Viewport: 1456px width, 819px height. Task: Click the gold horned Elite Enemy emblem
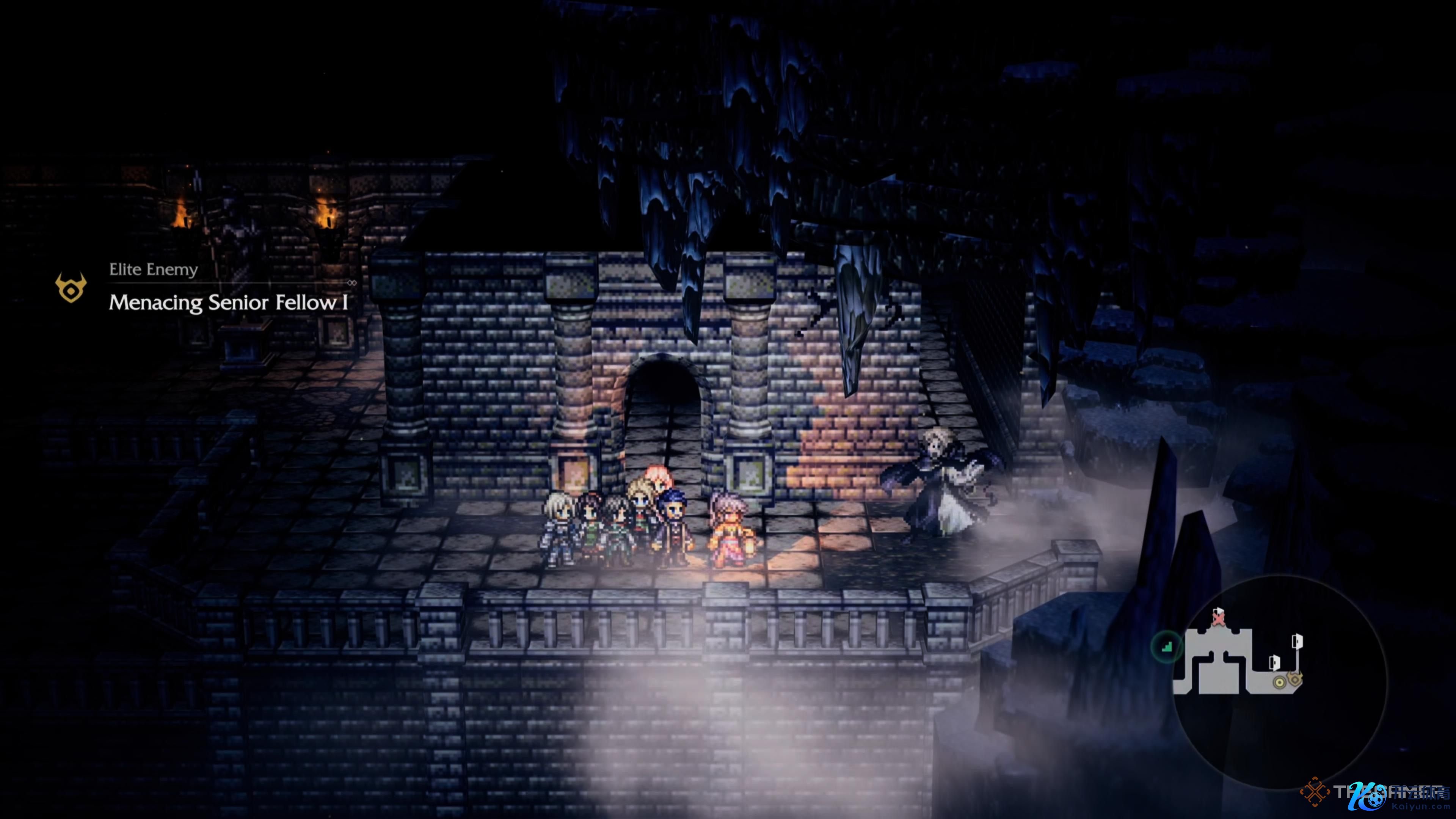pos(71,288)
